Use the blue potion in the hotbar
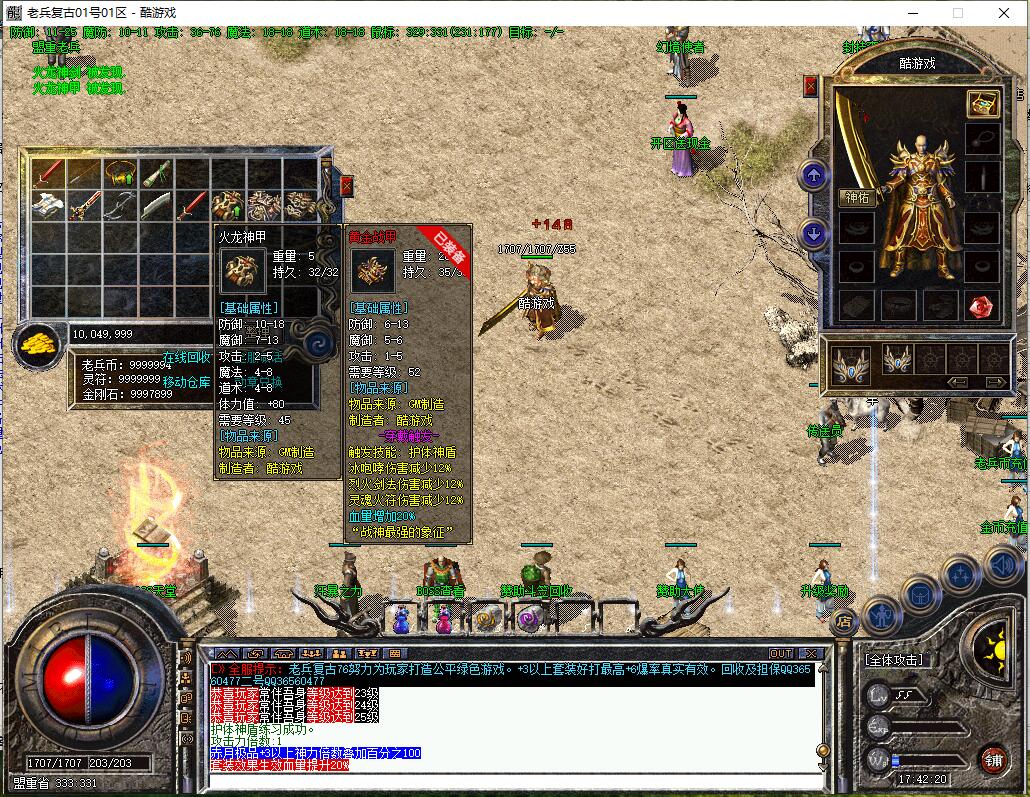Viewport: 1030px width, 797px height. 401,621
